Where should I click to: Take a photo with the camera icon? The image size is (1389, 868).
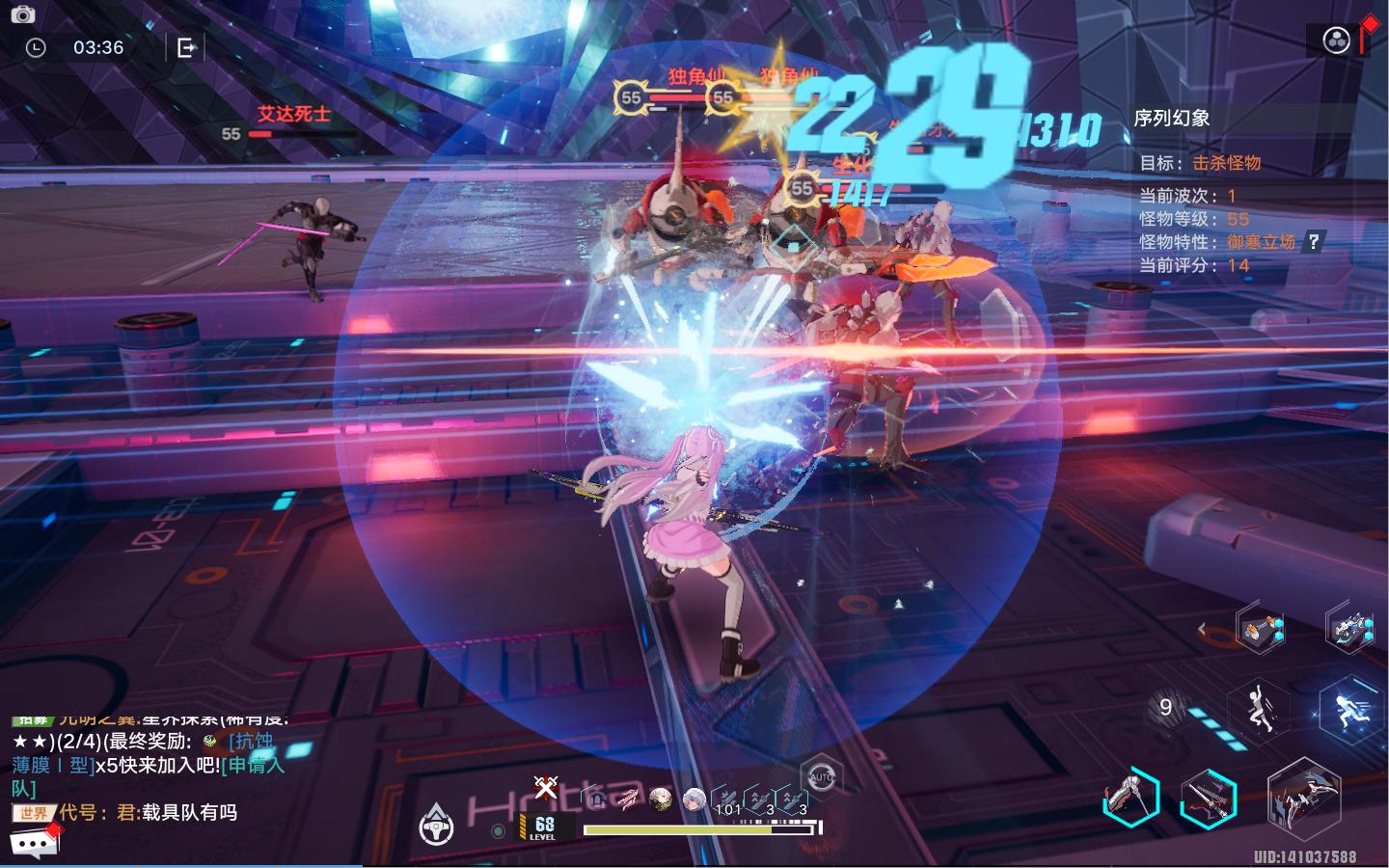(x=22, y=14)
